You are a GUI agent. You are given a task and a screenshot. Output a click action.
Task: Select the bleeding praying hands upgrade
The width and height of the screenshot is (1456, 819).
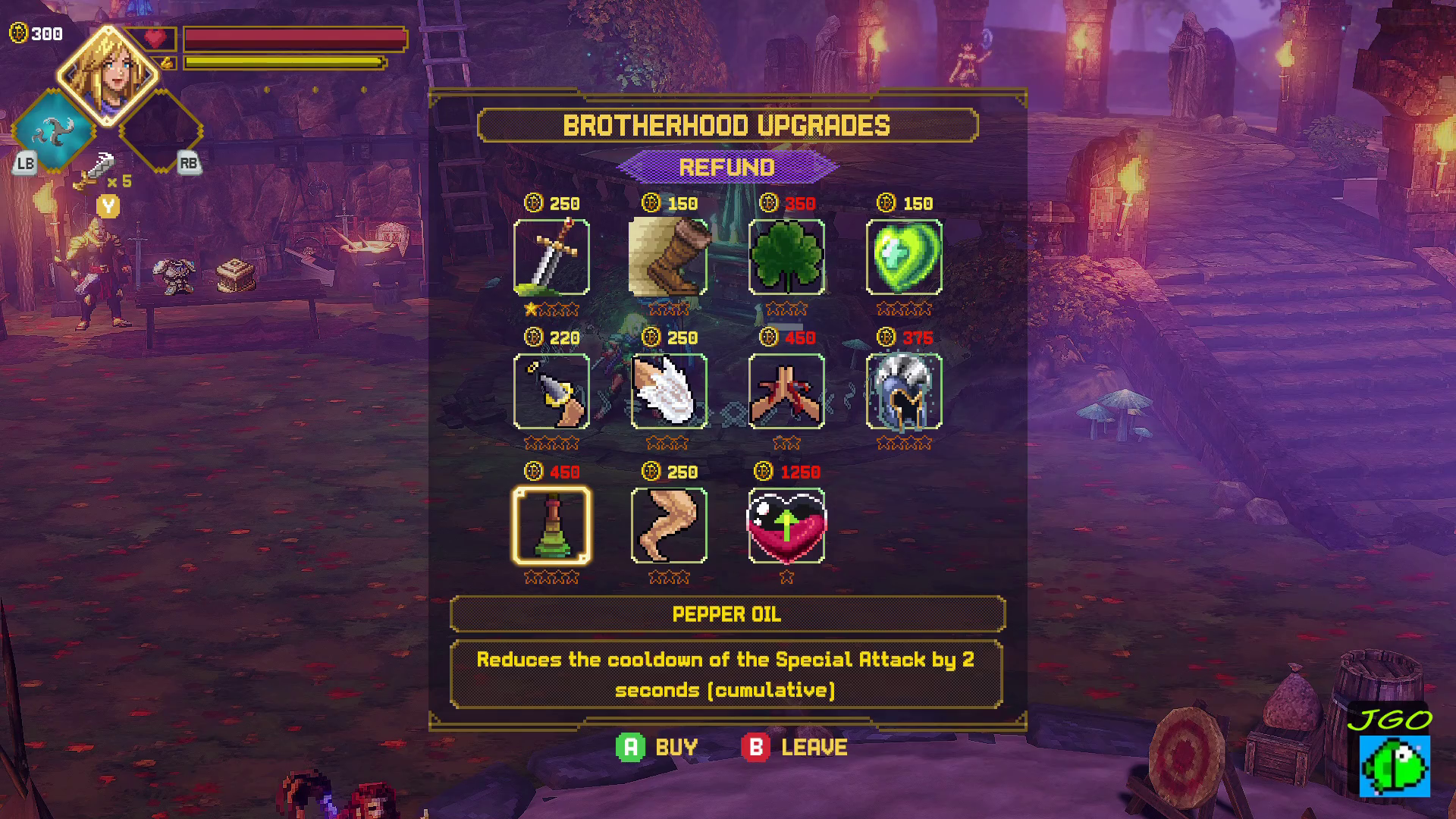point(786,391)
